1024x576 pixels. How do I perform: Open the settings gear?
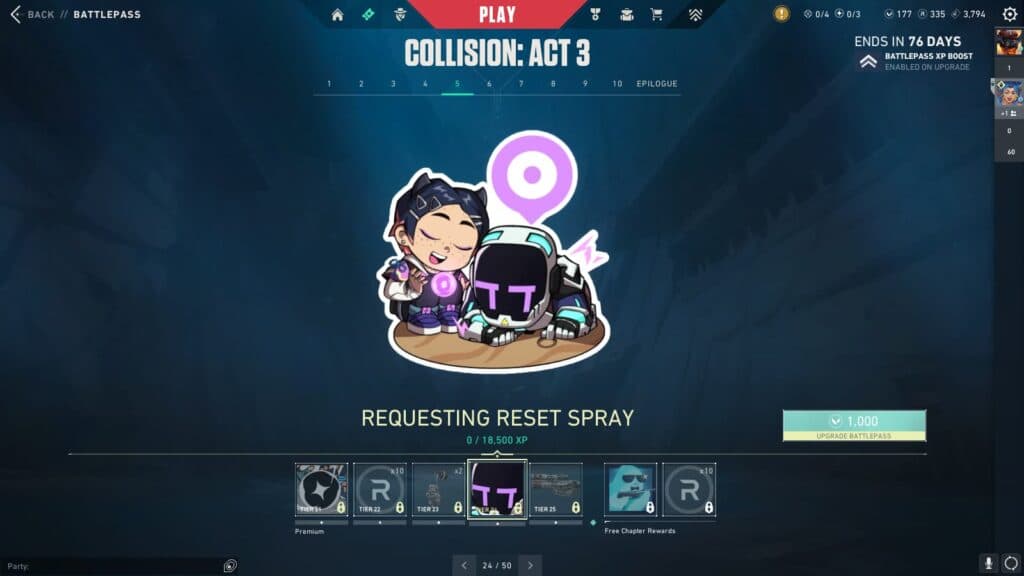(x=1009, y=15)
